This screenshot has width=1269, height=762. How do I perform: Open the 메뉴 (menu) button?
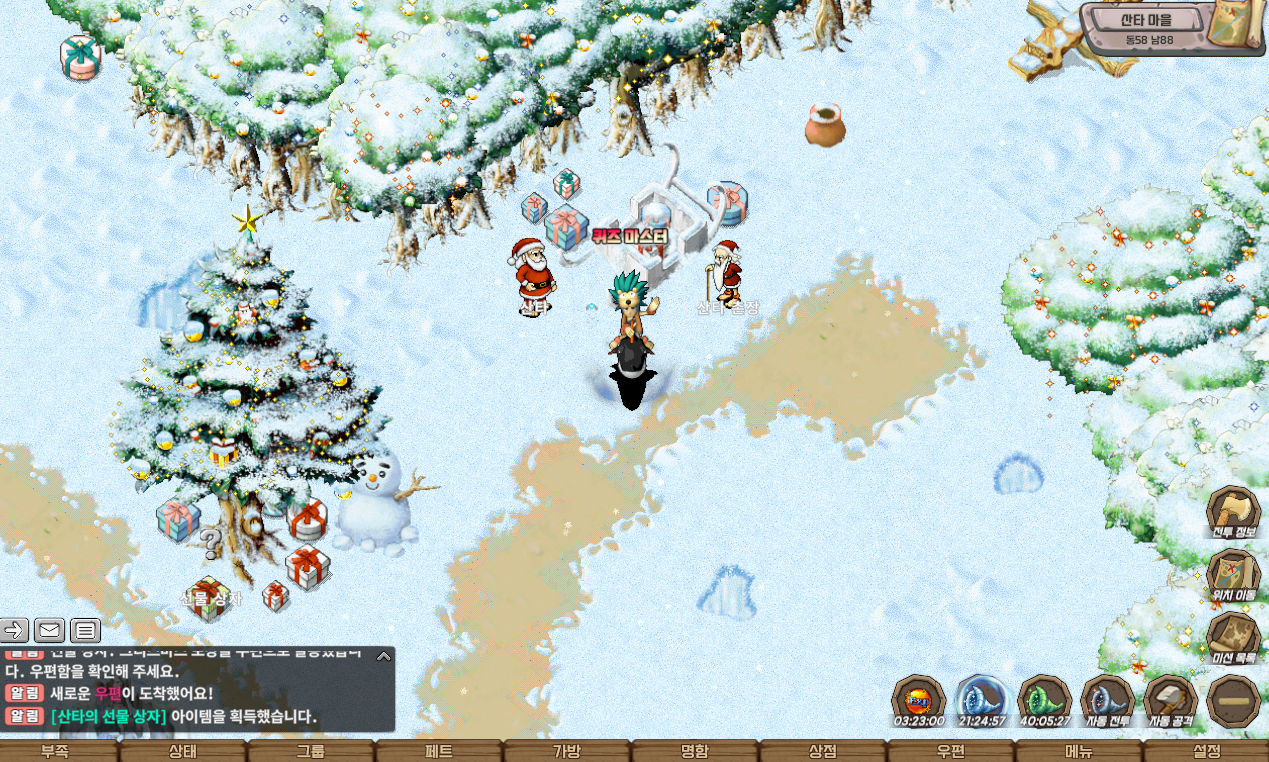(1078, 751)
